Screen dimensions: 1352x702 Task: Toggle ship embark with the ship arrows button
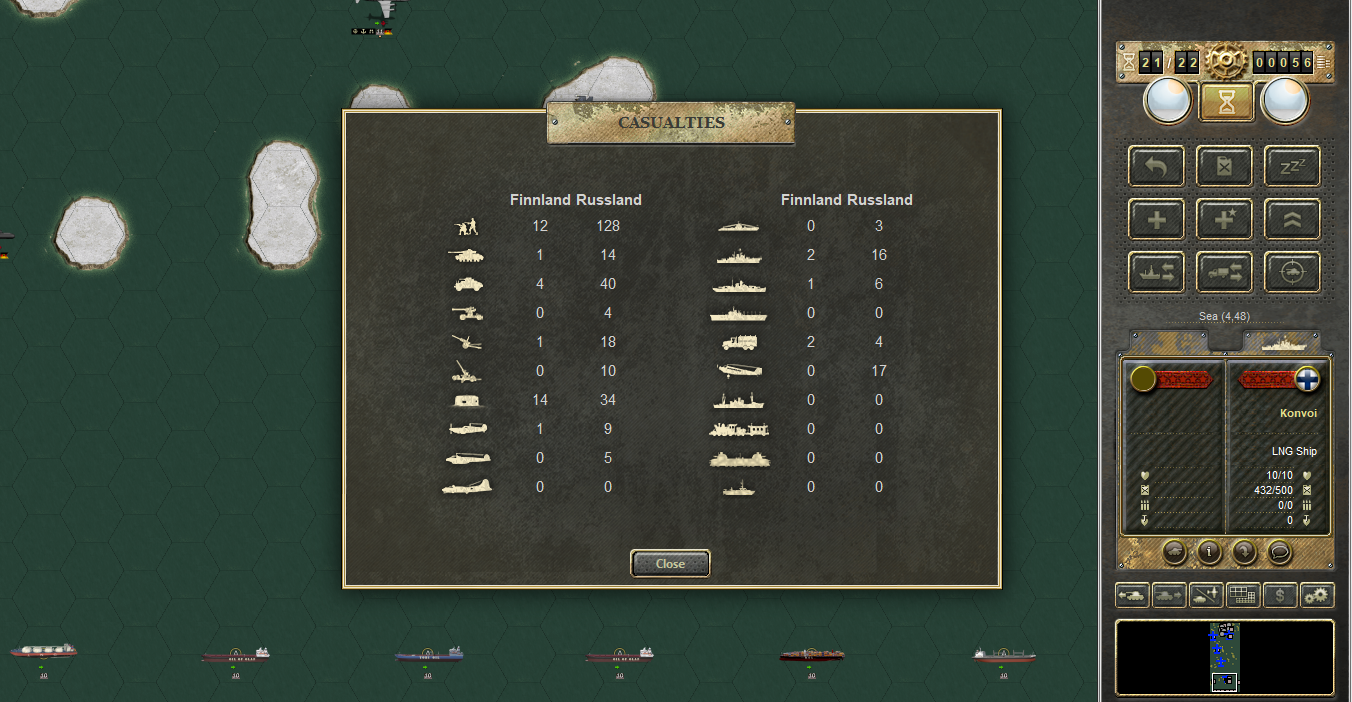pyautogui.click(x=1157, y=271)
